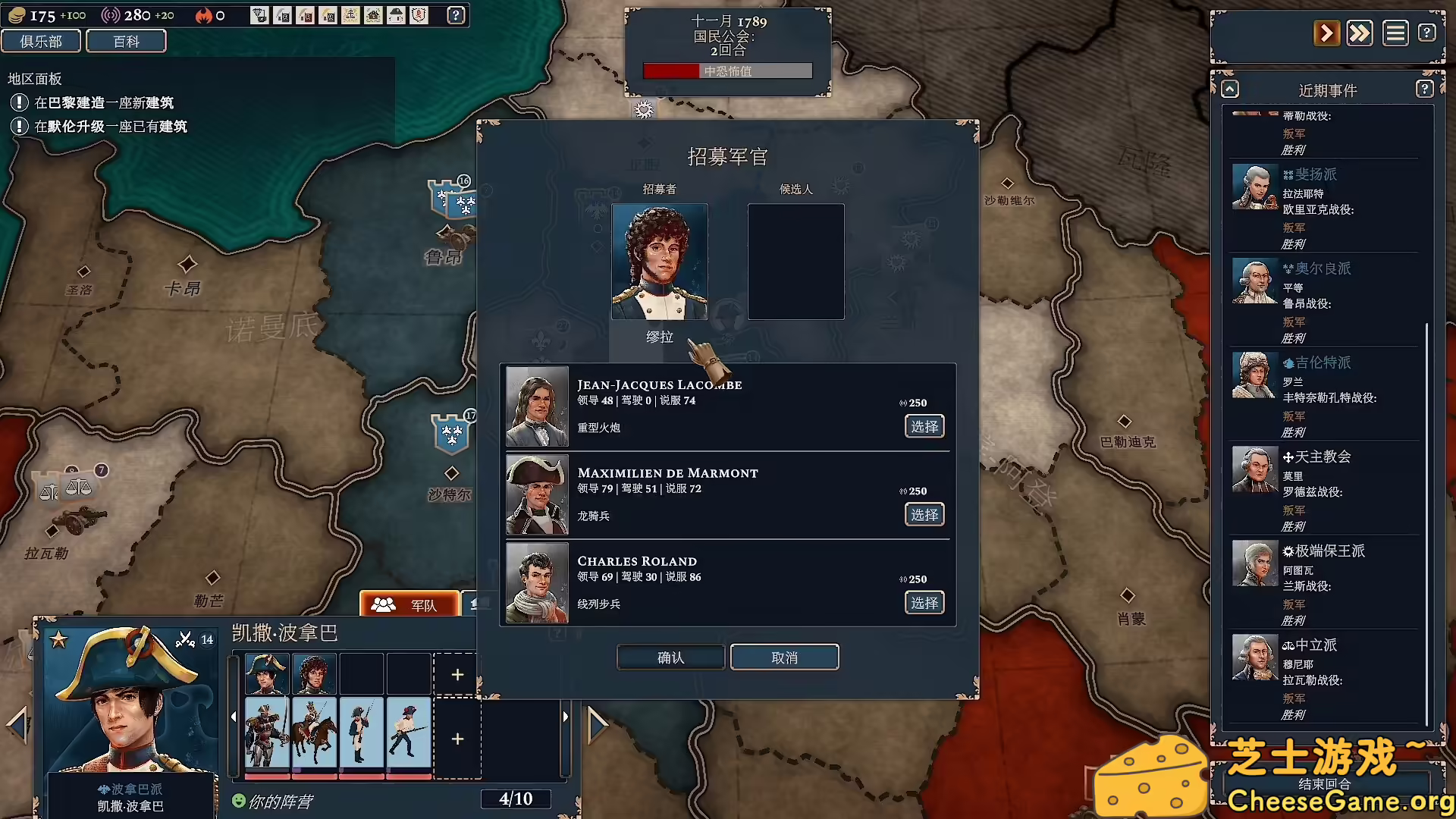Click Murat's recruiter portrait
The width and height of the screenshot is (1456, 819).
[x=661, y=261]
